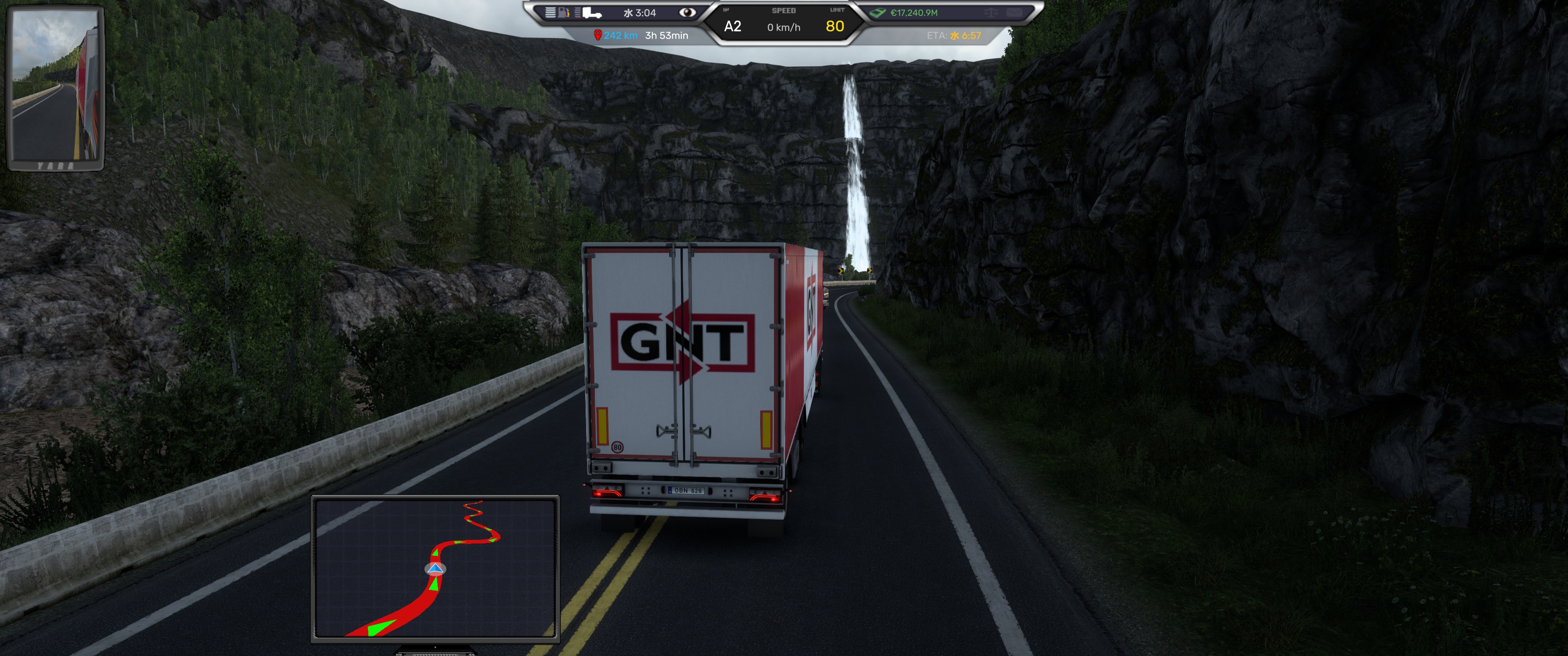Screen dimensions: 1568x656
Task: Click the white truck status icon
Action: pyautogui.click(x=592, y=13)
